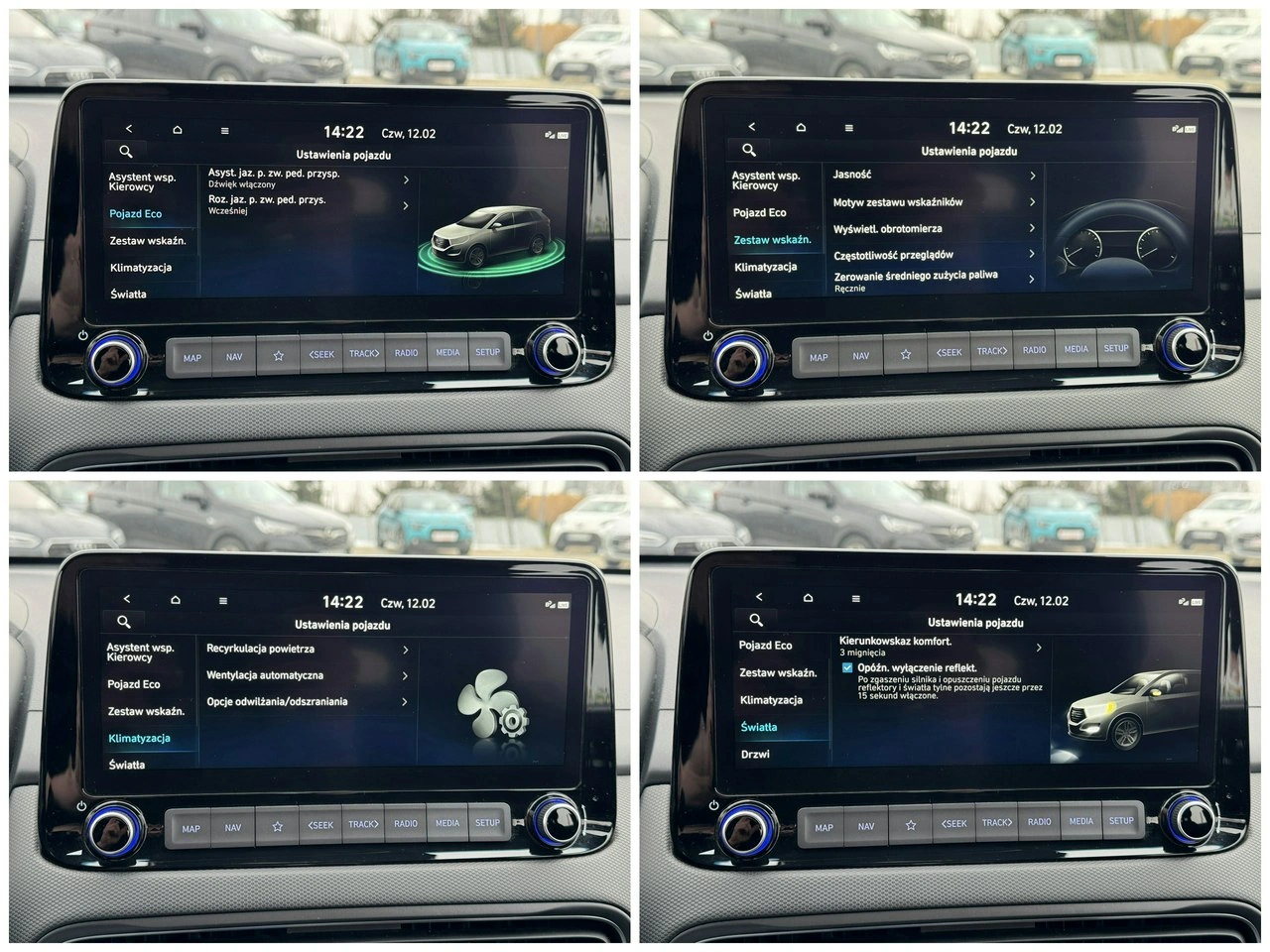Expand Częstotliwość przeglądów option
Image resolution: width=1270 pixels, height=952 pixels.
pyautogui.click(x=1030, y=254)
